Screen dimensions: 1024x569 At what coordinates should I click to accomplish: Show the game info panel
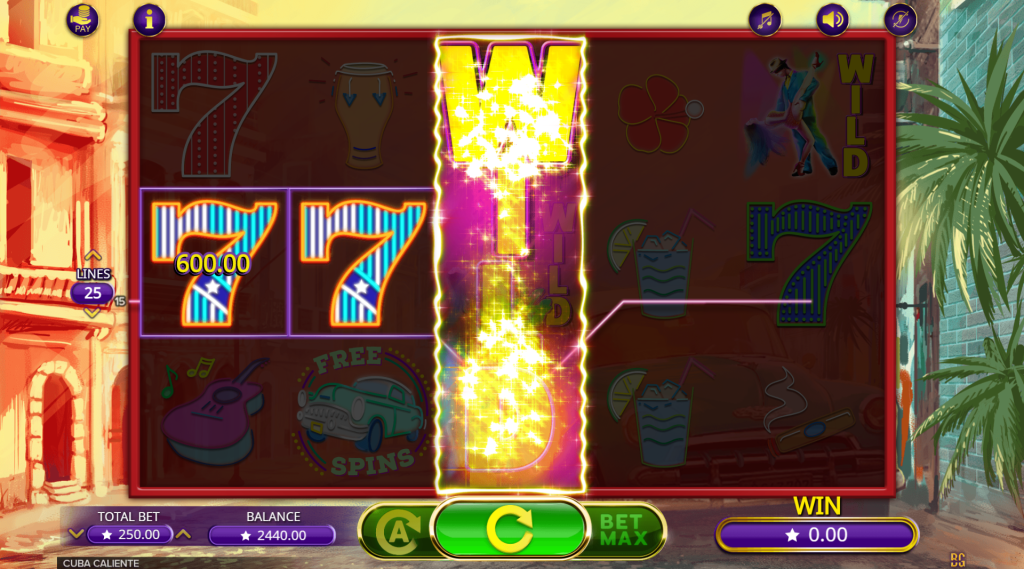[x=149, y=19]
